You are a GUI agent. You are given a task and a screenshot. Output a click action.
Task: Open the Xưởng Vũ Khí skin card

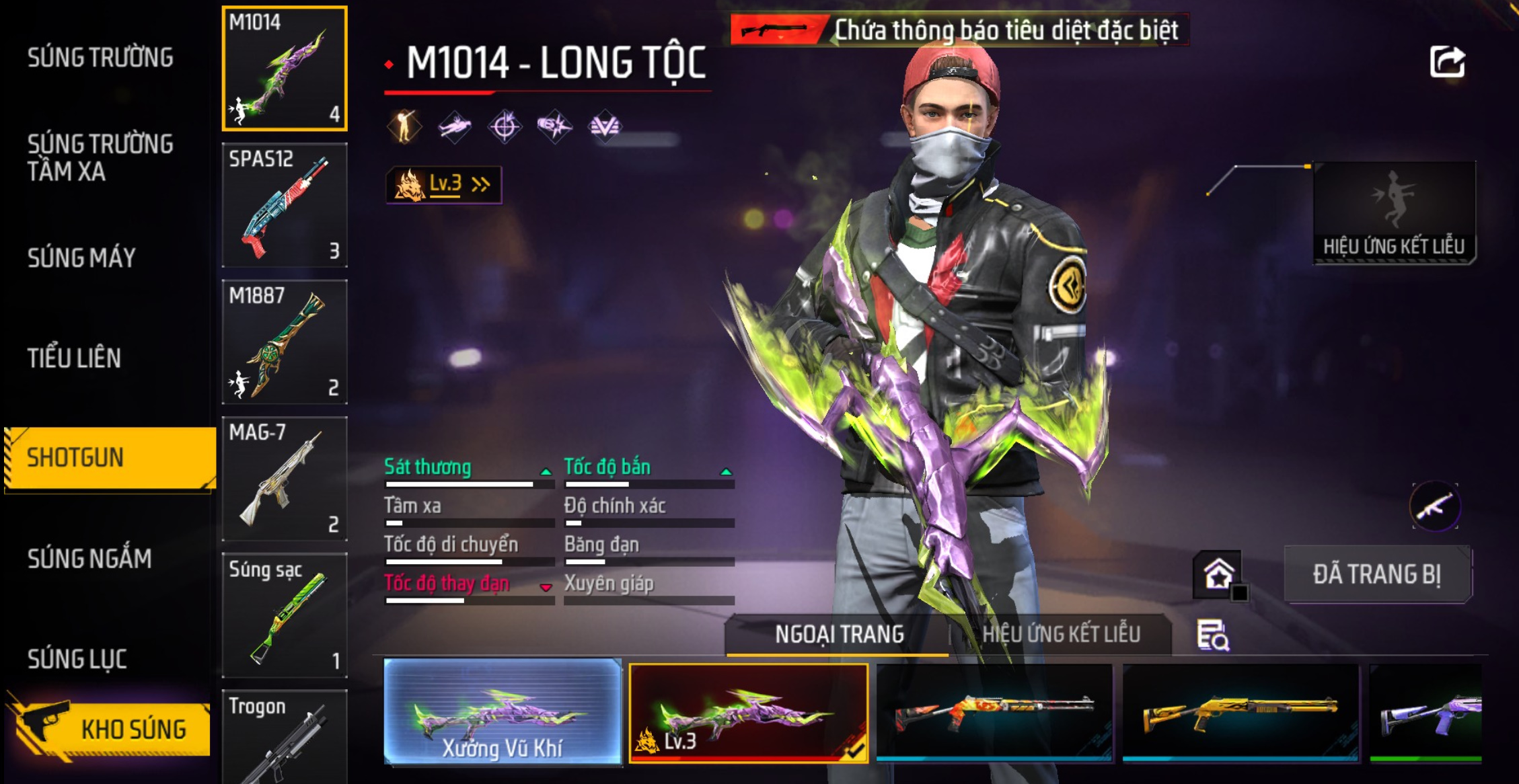click(x=503, y=712)
